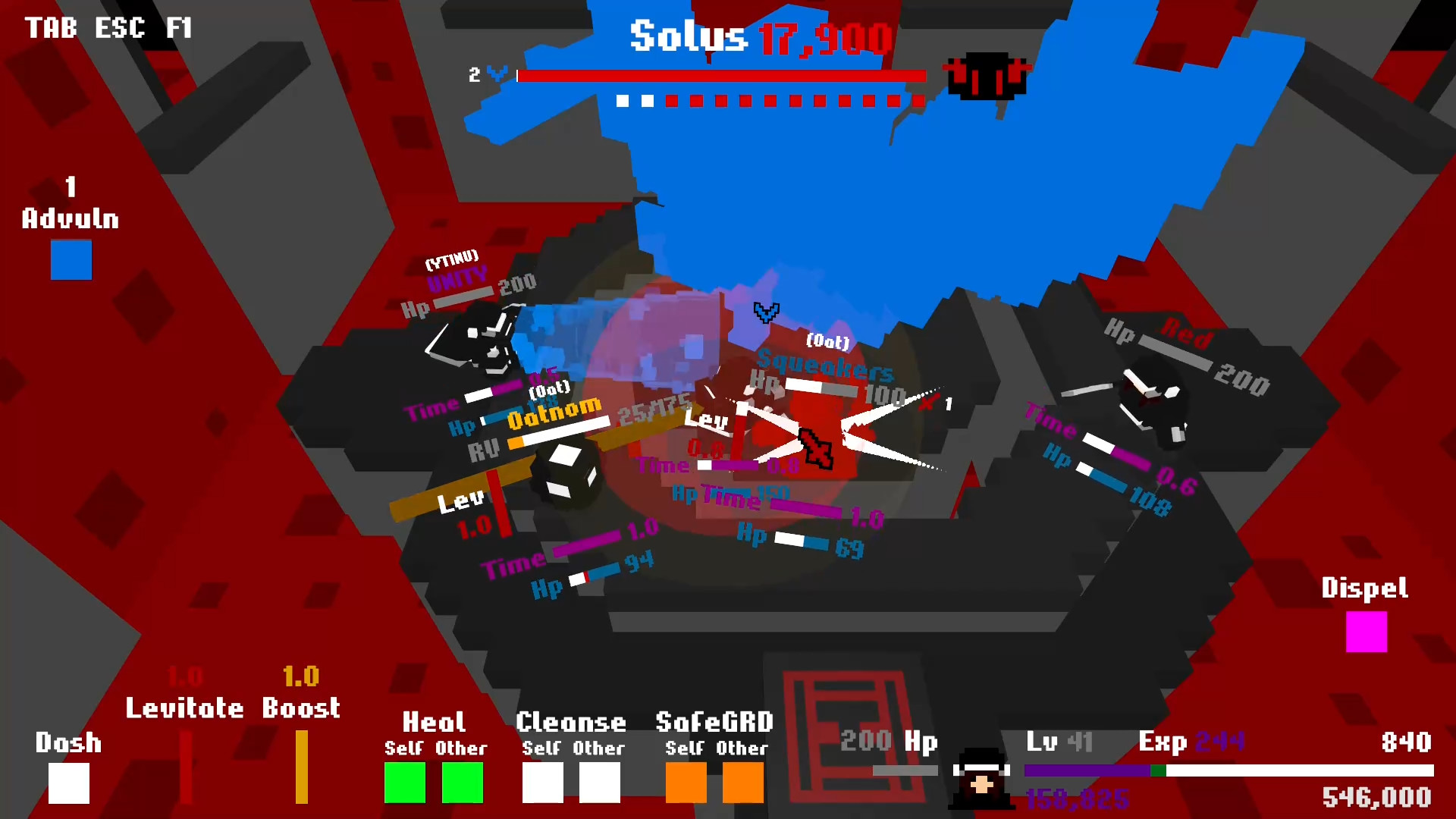Screen dimensions: 1456x819
Task: Select the SafeGRD Other ability
Action: [742, 783]
